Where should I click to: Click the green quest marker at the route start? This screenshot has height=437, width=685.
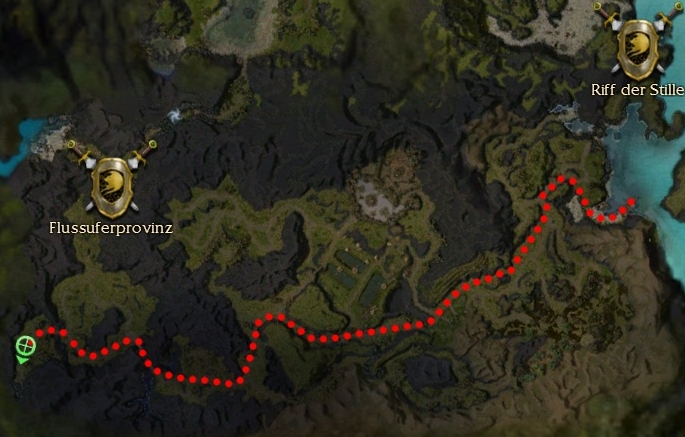pyautogui.click(x=26, y=347)
